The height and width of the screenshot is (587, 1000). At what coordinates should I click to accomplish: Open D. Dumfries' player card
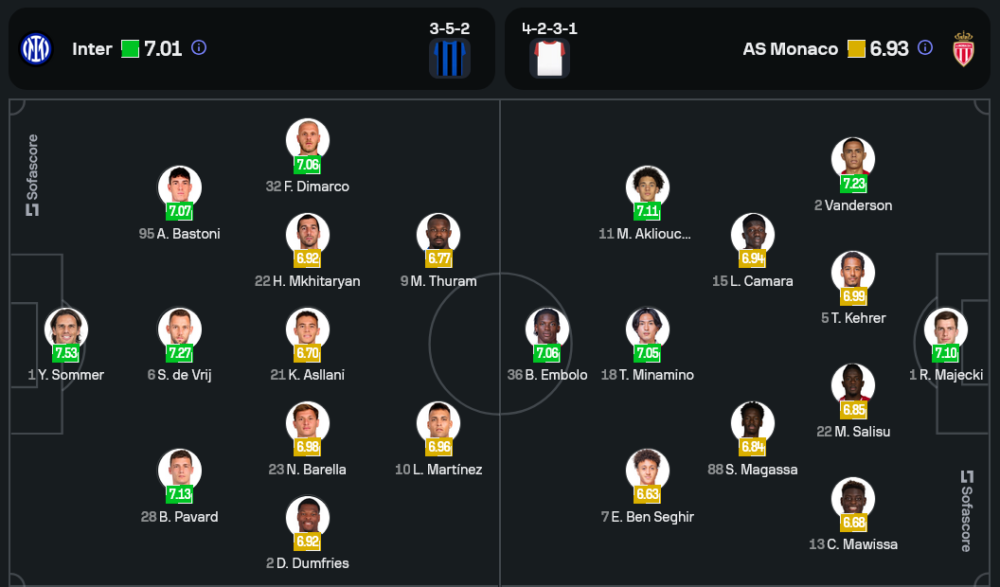click(x=307, y=519)
